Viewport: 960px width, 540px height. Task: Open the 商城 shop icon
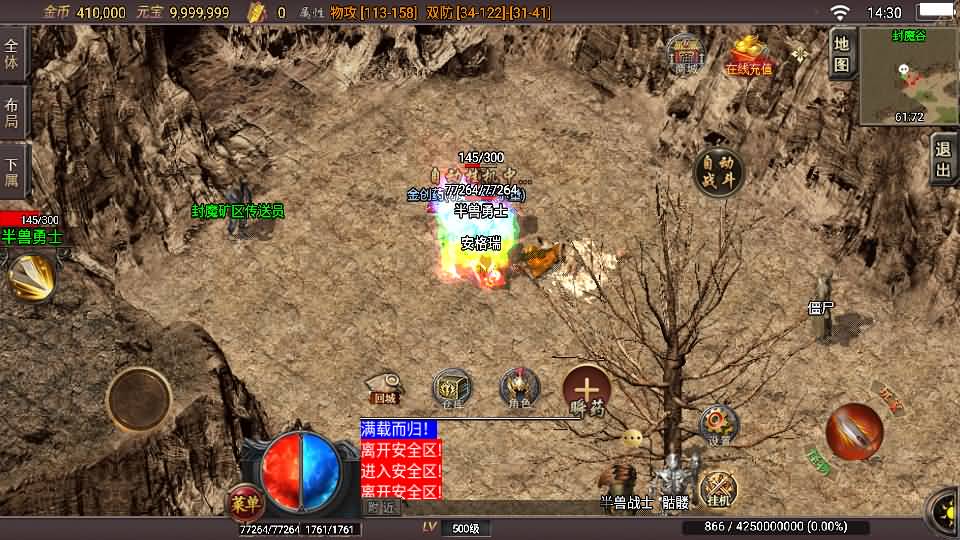(x=686, y=54)
